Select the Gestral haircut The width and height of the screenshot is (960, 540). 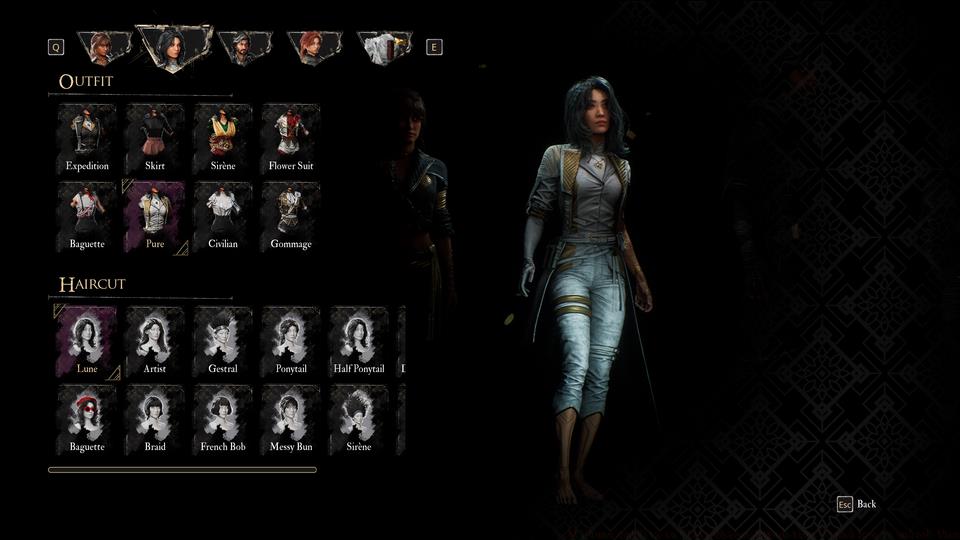click(223, 341)
